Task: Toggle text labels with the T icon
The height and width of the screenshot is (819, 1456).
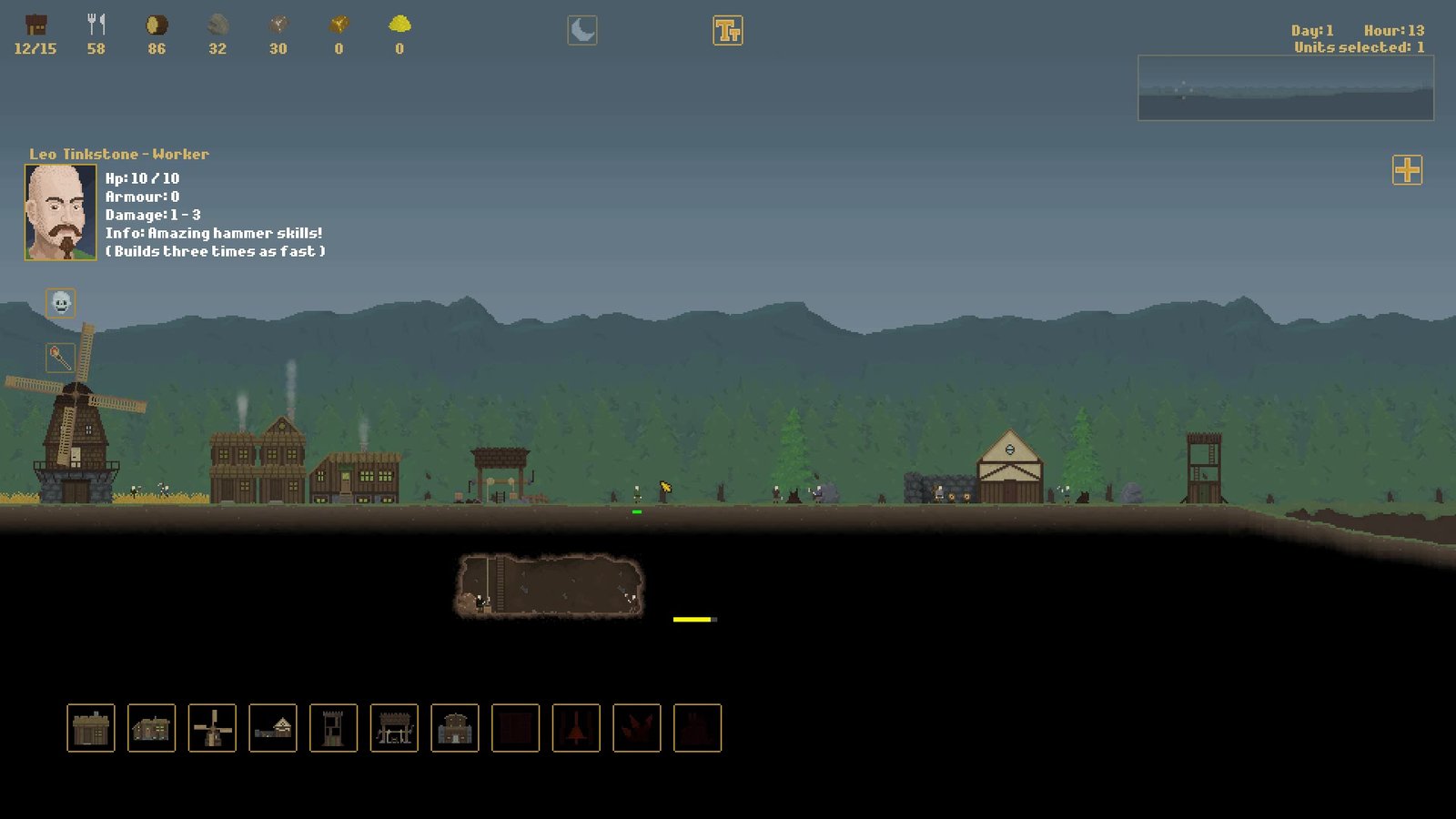Action: tap(729, 28)
